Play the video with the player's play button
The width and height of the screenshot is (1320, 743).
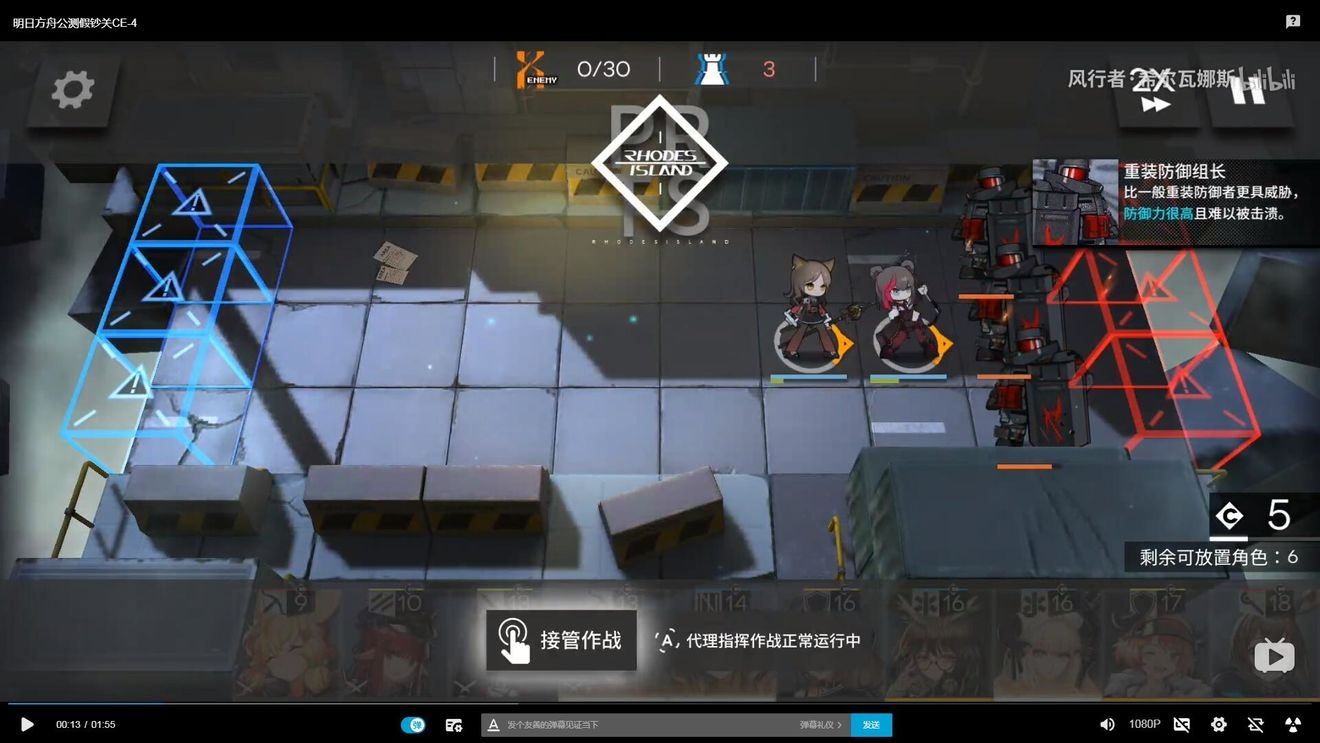27,724
